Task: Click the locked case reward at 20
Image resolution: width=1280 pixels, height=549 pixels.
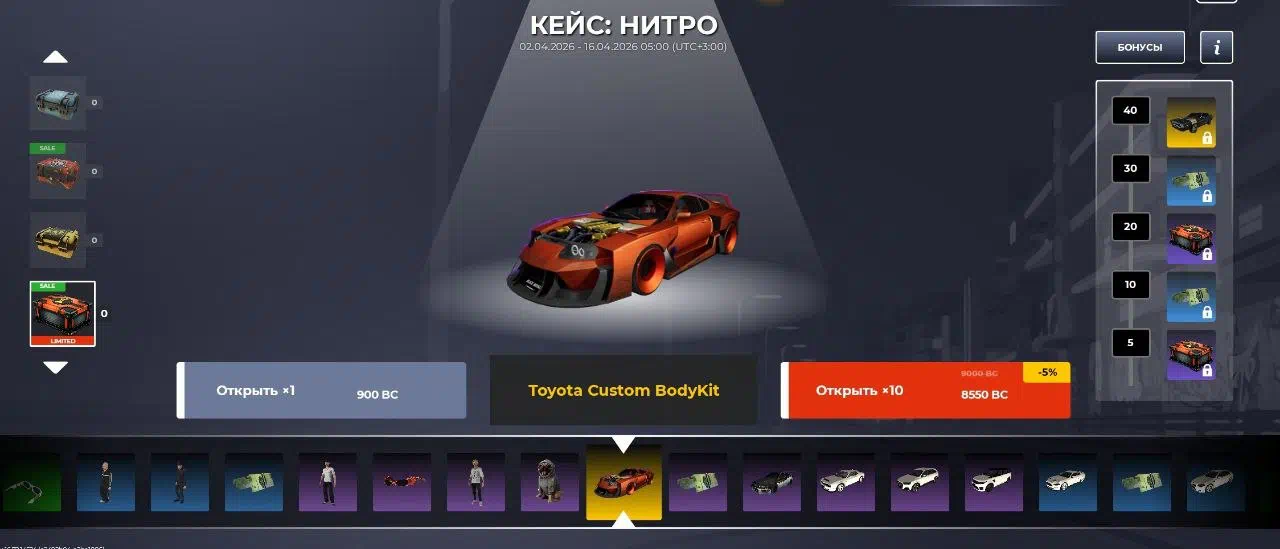Action: [1191, 239]
